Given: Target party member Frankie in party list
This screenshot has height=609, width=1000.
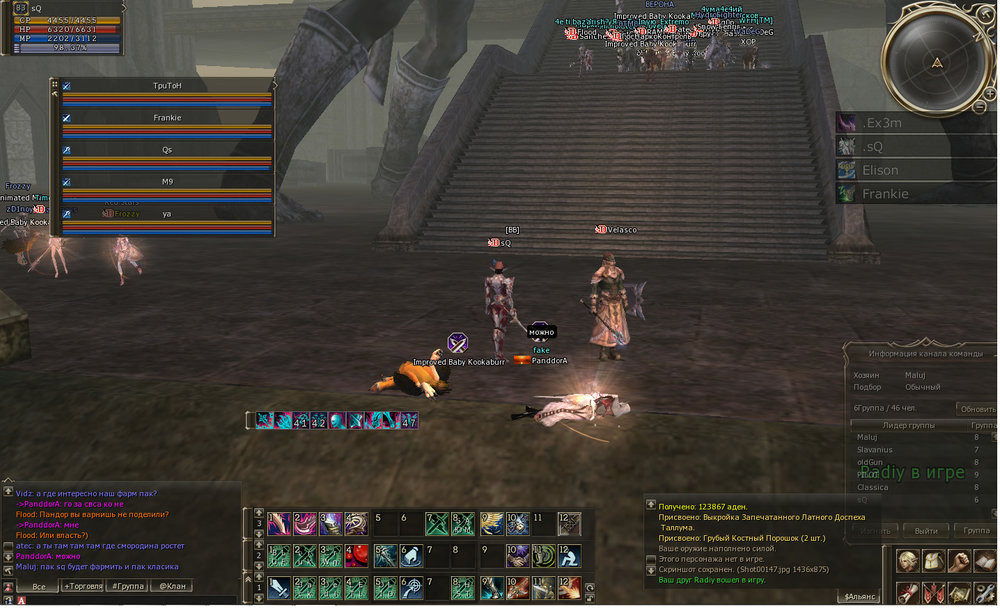Looking at the screenshot, I should [x=167, y=118].
